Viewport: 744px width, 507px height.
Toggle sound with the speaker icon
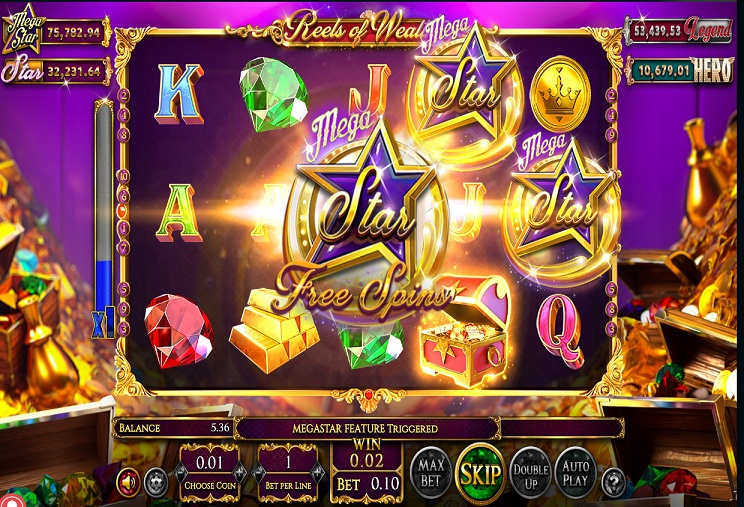point(128,483)
